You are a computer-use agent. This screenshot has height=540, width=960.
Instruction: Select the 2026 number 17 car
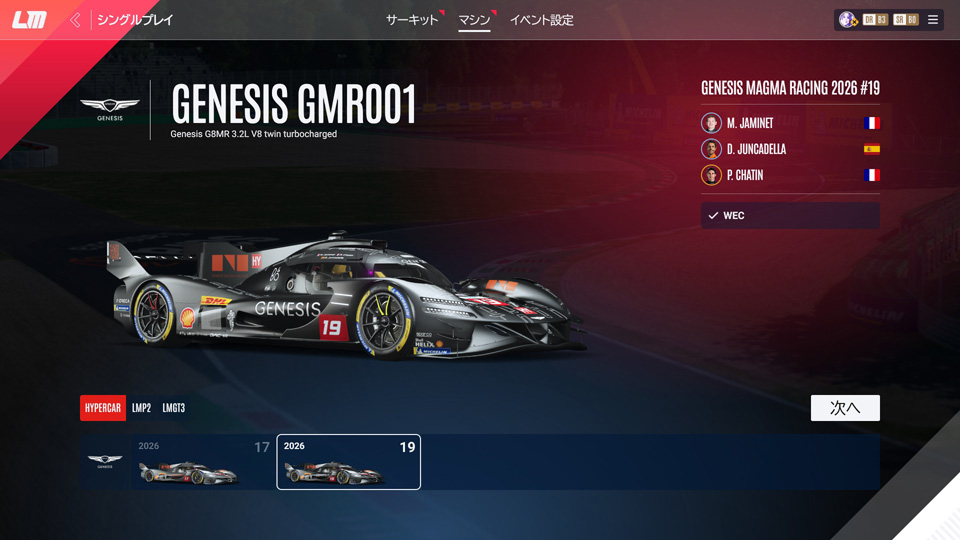[204, 462]
